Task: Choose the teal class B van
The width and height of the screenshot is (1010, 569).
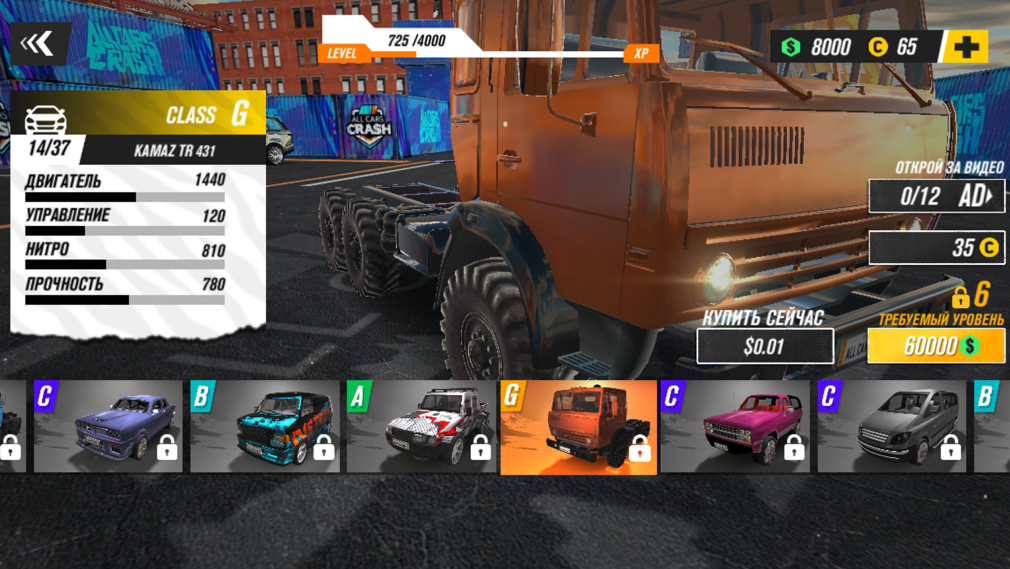Action: point(264,427)
